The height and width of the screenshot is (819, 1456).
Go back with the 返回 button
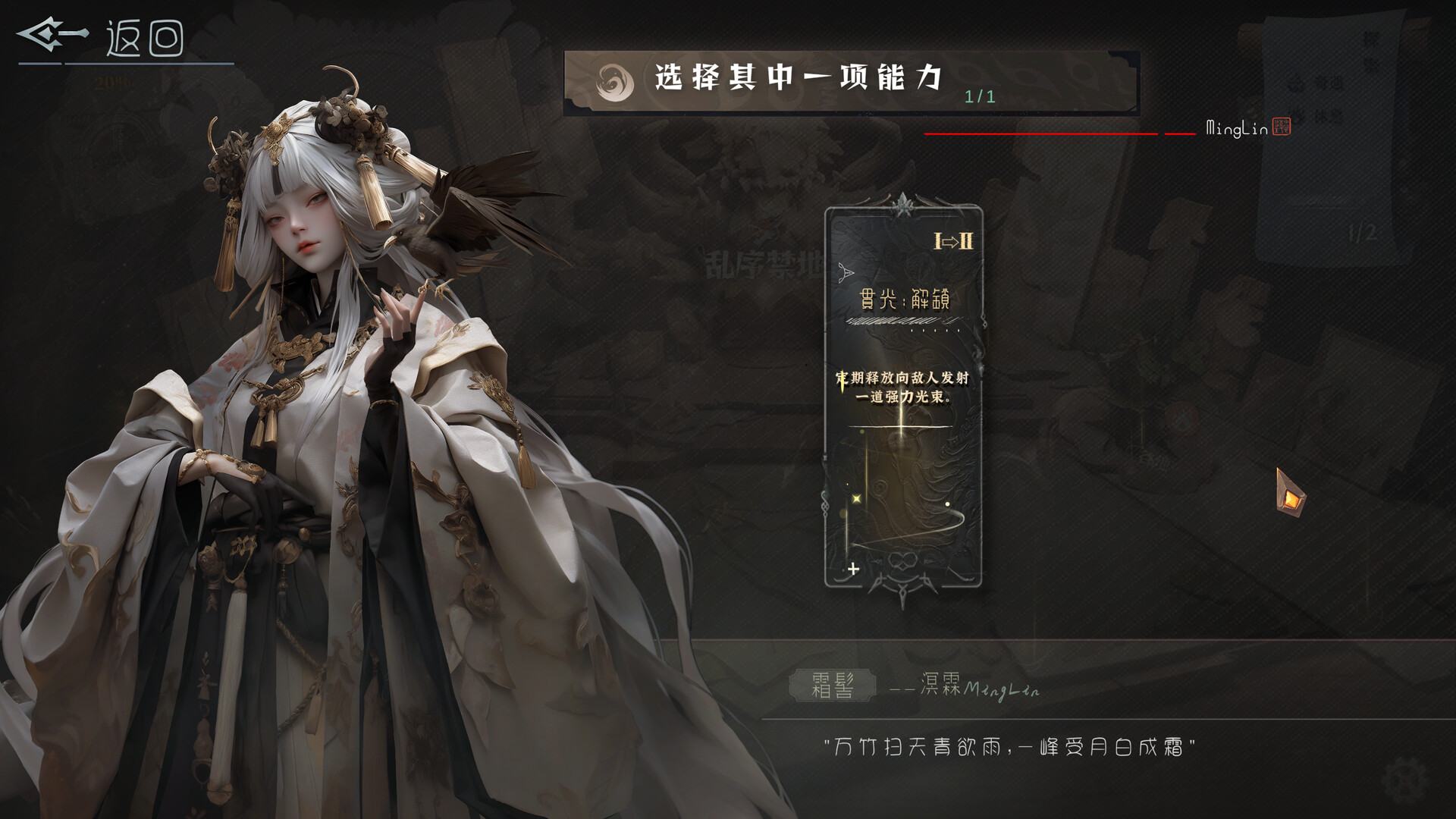click(x=102, y=38)
